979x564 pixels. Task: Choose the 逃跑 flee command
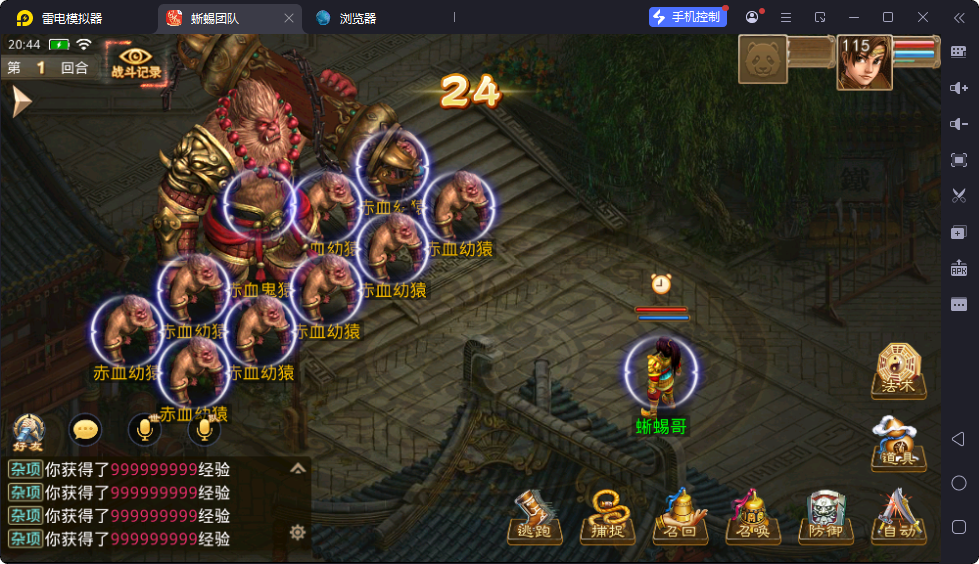click(536, 517)
